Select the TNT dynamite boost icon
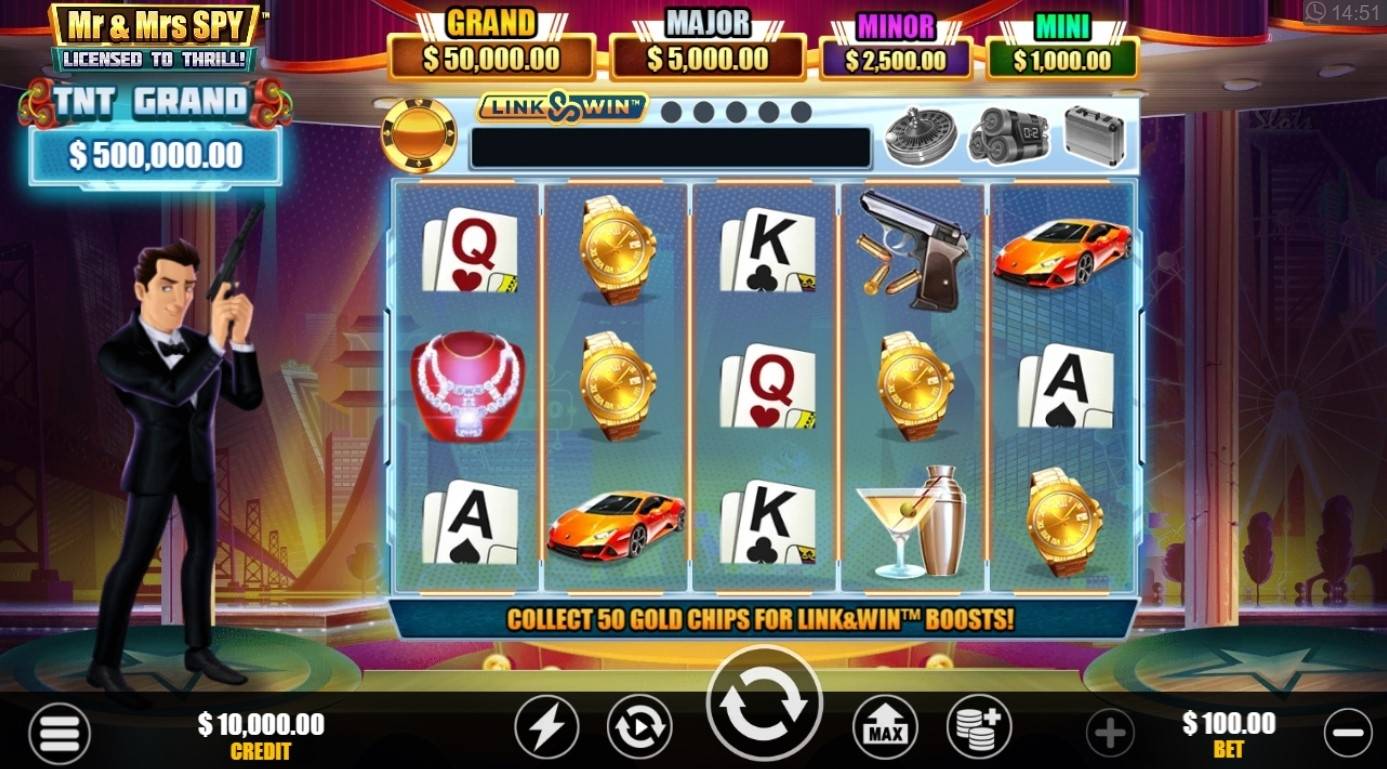This screenshot has height=769, width=1387. click(1007, 135)
